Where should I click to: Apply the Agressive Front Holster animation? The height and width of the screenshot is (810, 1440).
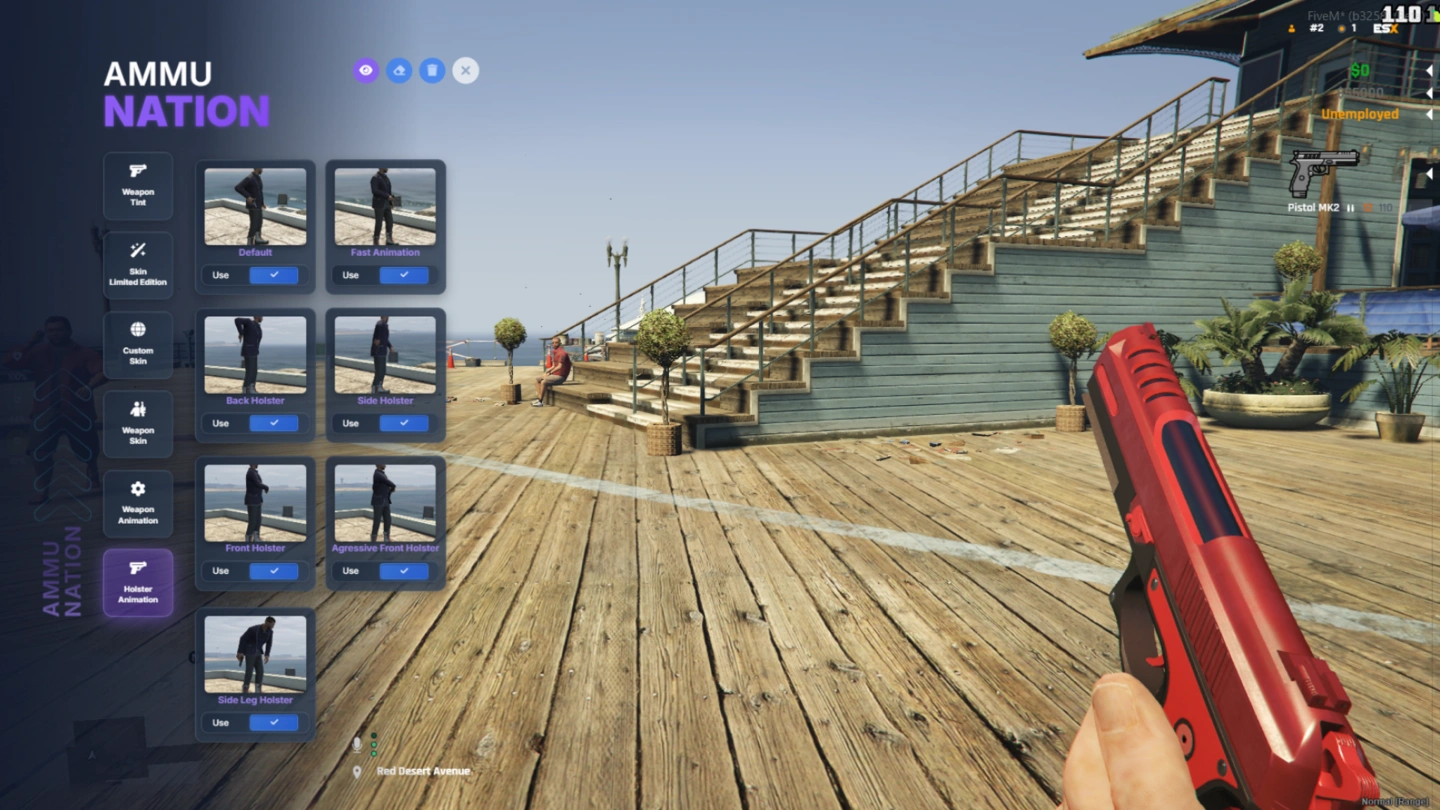(403, 571)
